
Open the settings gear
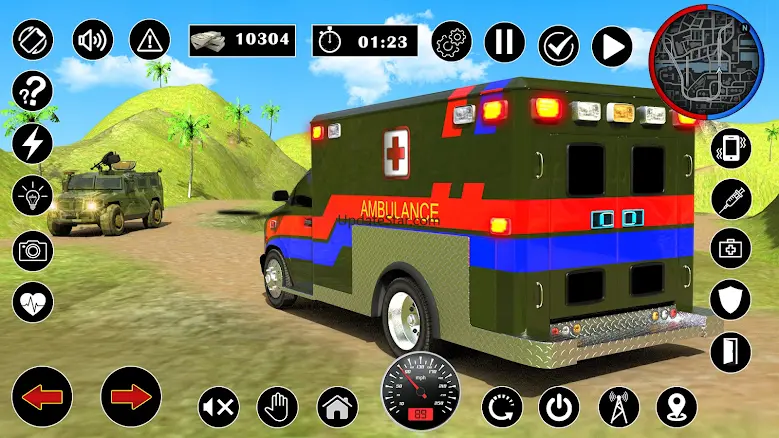coord(451,43)
